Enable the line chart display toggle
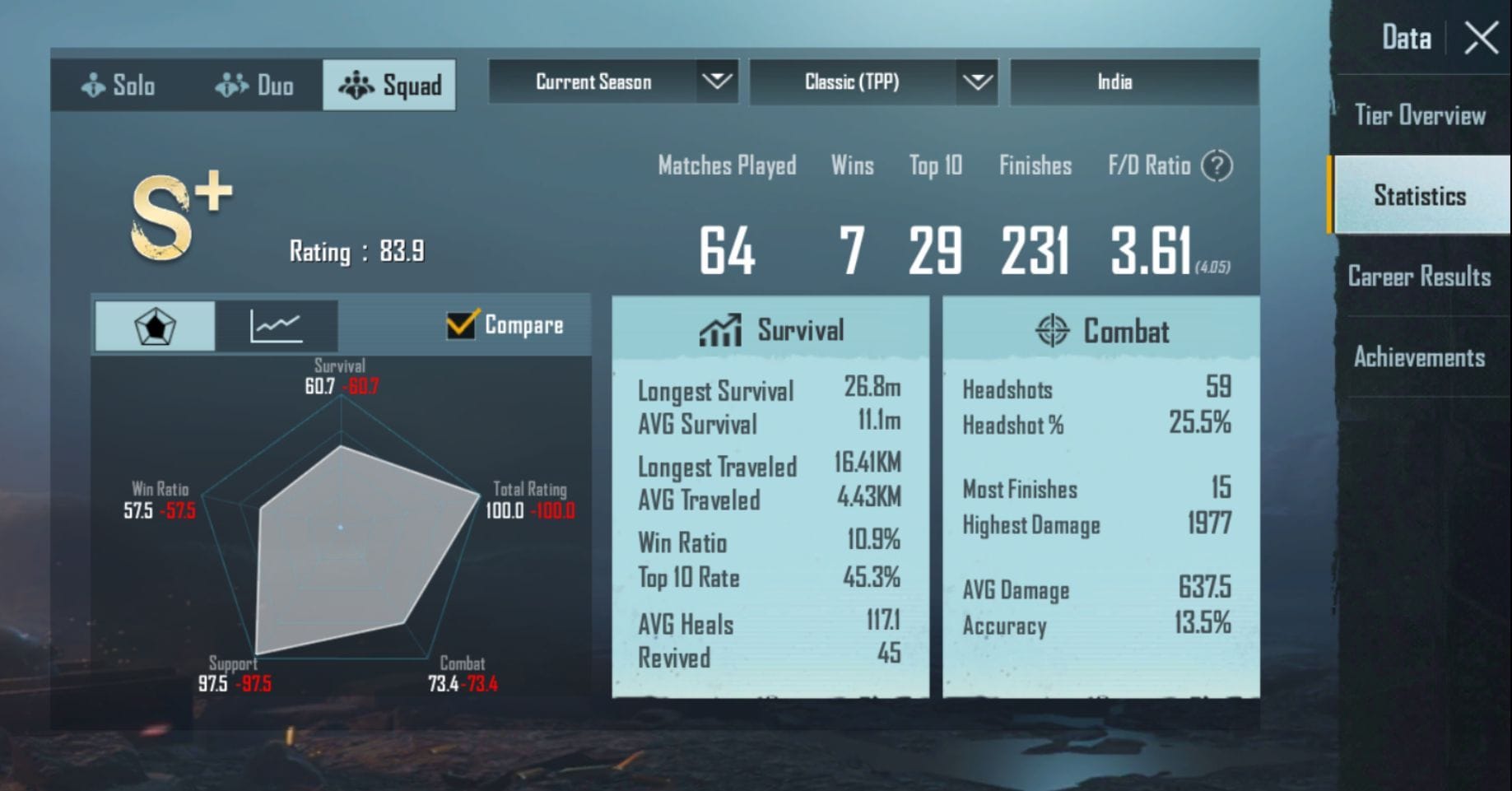The height and width of the screenshot is (791, 1512). (x=277, y=324)
